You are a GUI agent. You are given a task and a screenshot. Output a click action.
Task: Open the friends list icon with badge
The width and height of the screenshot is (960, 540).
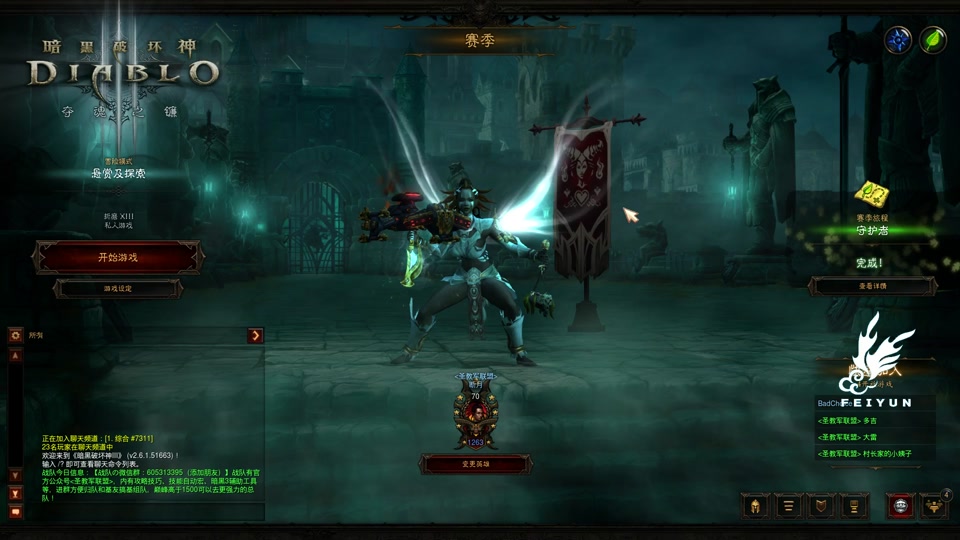[933, 506]
